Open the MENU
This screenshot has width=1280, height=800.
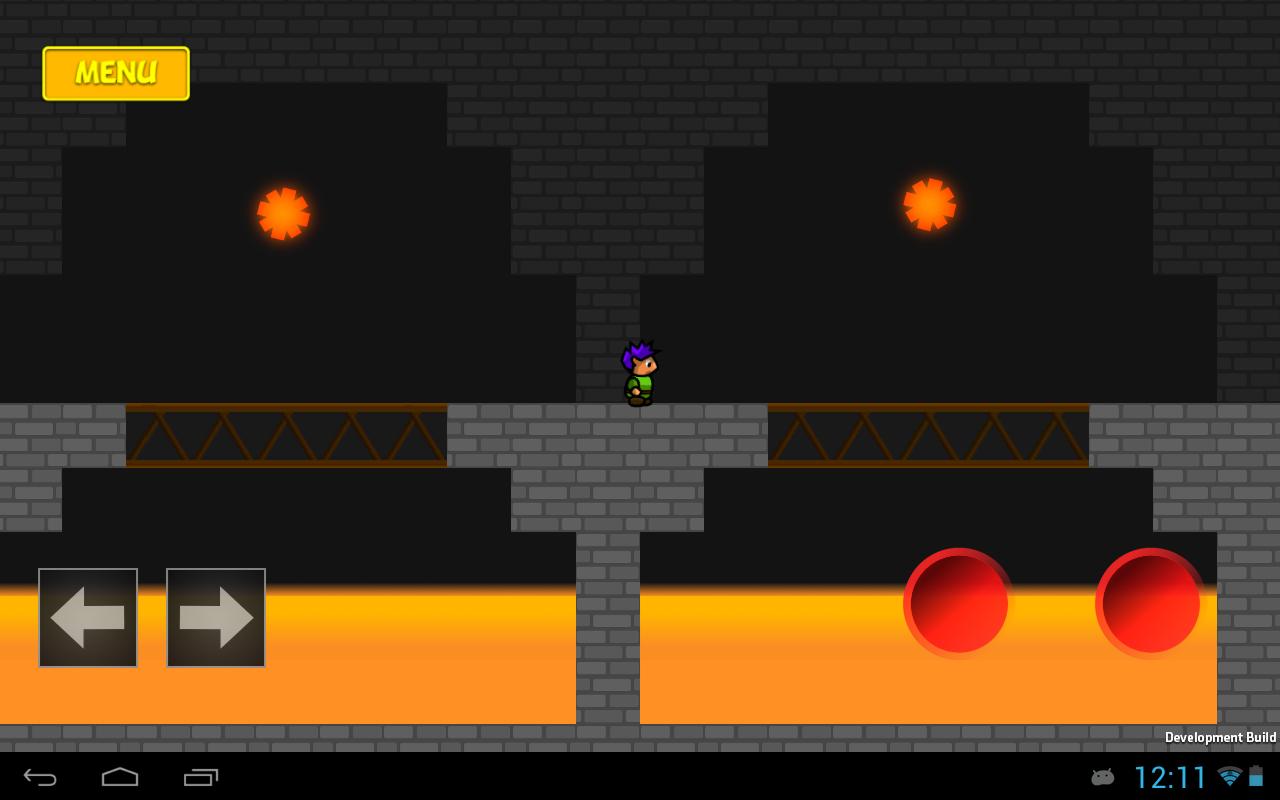coord(115,72)
